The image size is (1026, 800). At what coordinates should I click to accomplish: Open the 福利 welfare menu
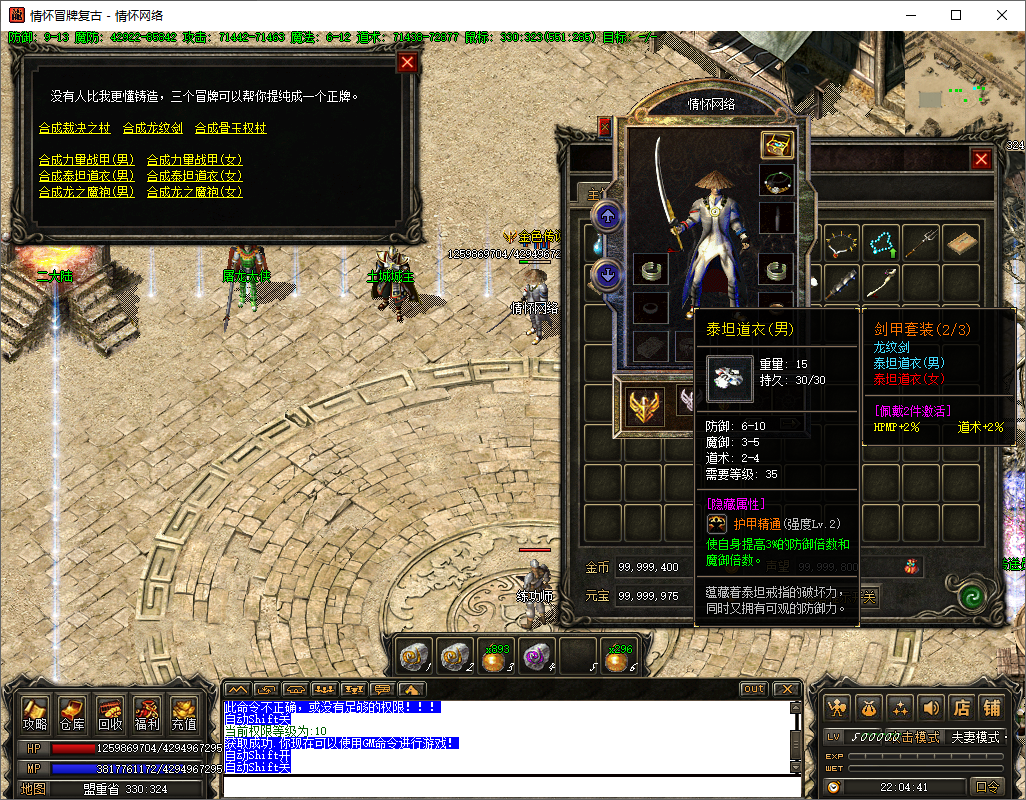146,713
